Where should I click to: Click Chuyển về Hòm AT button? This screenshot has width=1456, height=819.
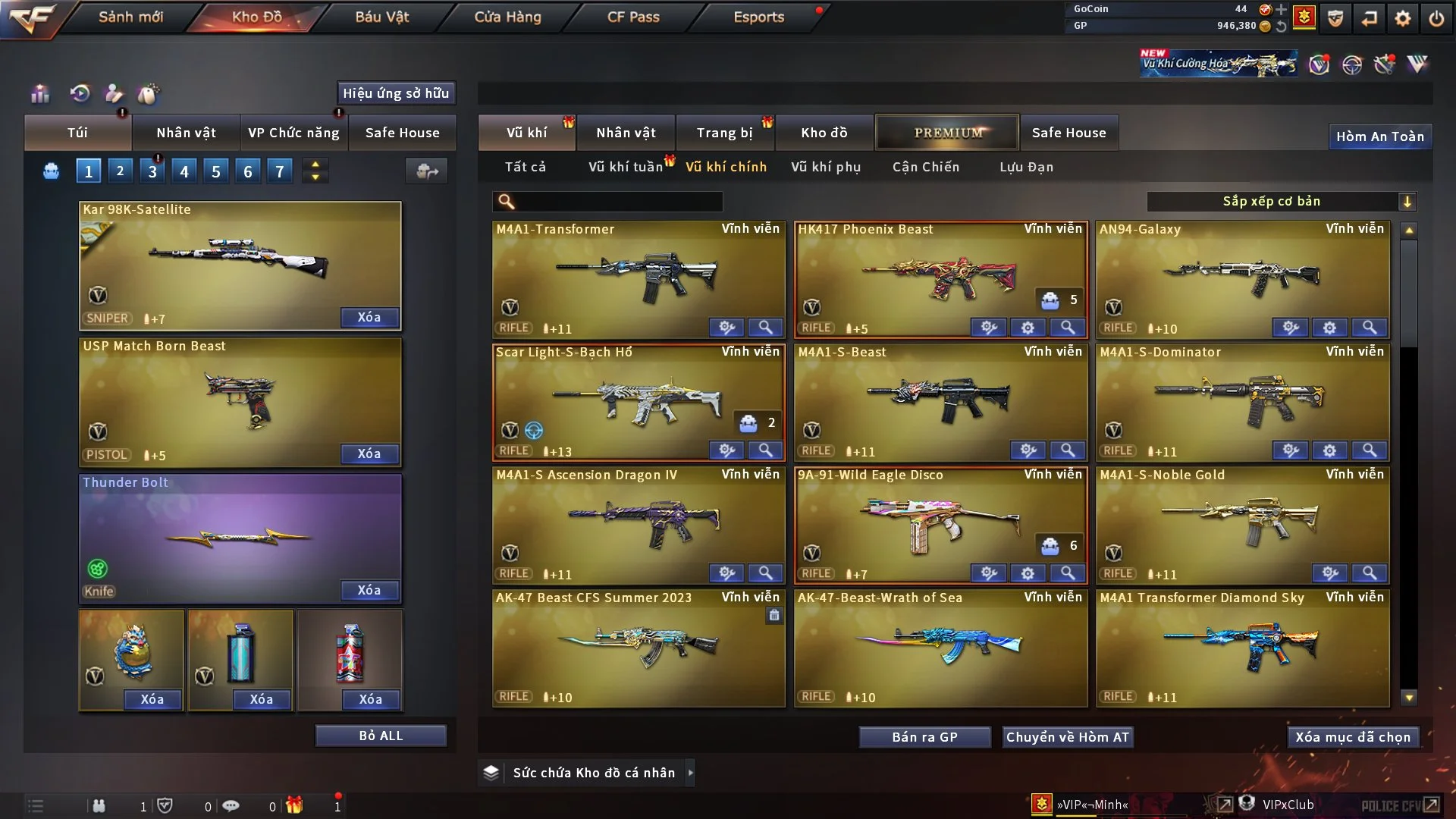coord(1068,737)
